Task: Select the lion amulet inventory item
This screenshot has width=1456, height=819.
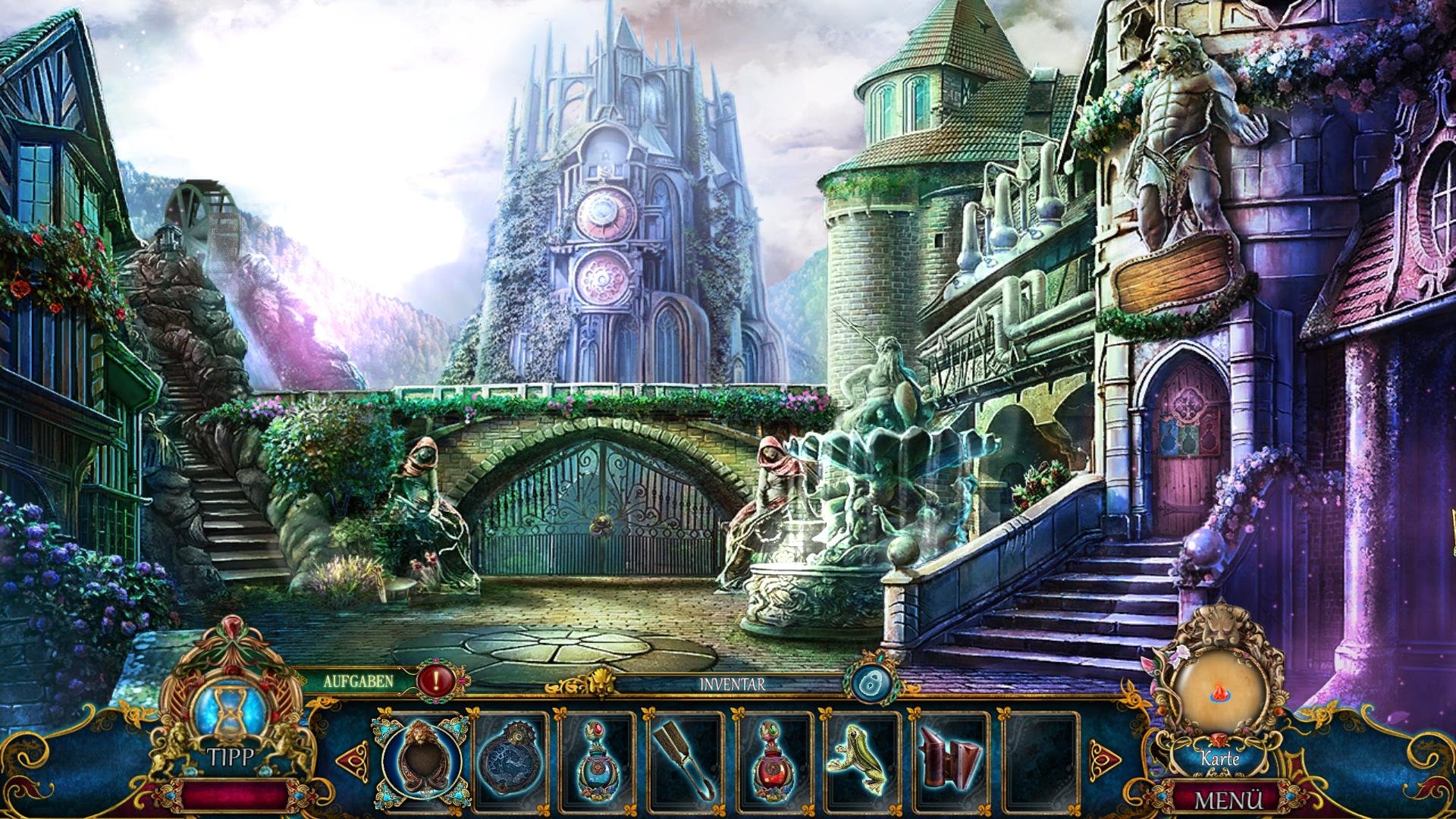Action: [x=421, y=755]
